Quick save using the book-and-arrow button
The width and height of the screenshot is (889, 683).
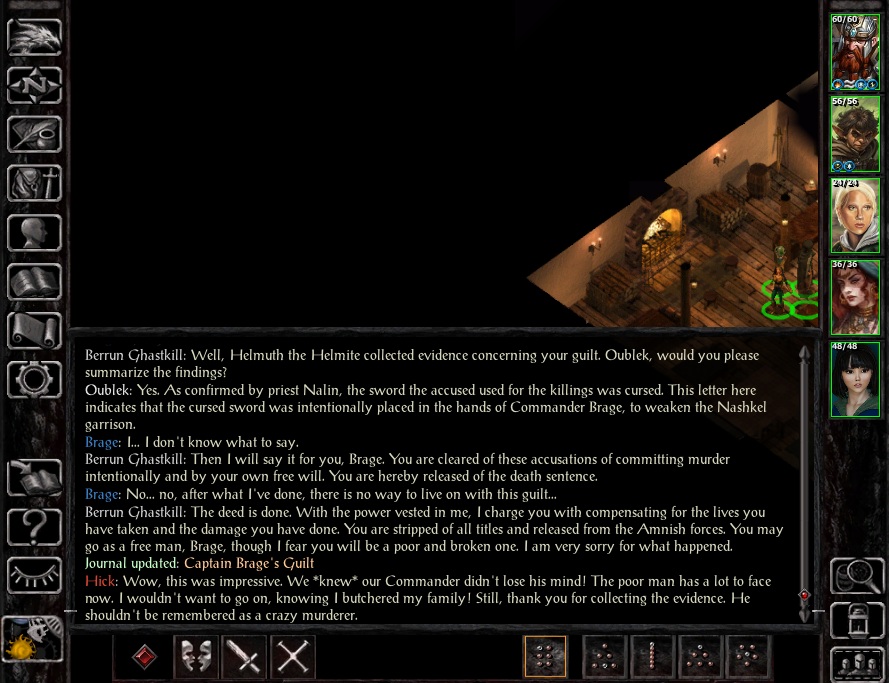pos(35,476)
